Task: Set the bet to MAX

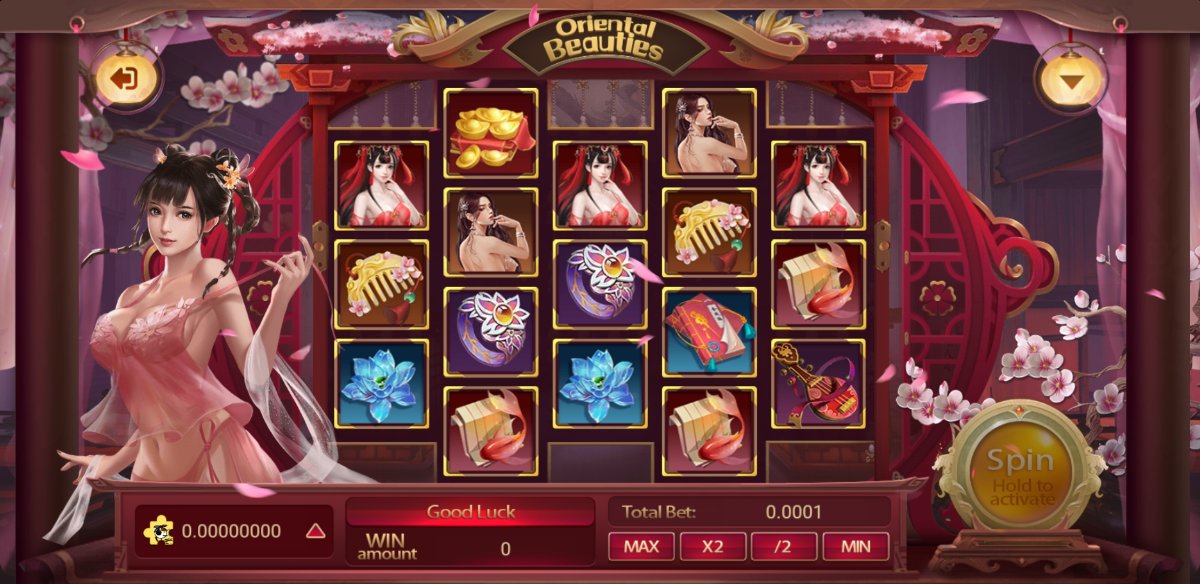Action: click(641, 546)
